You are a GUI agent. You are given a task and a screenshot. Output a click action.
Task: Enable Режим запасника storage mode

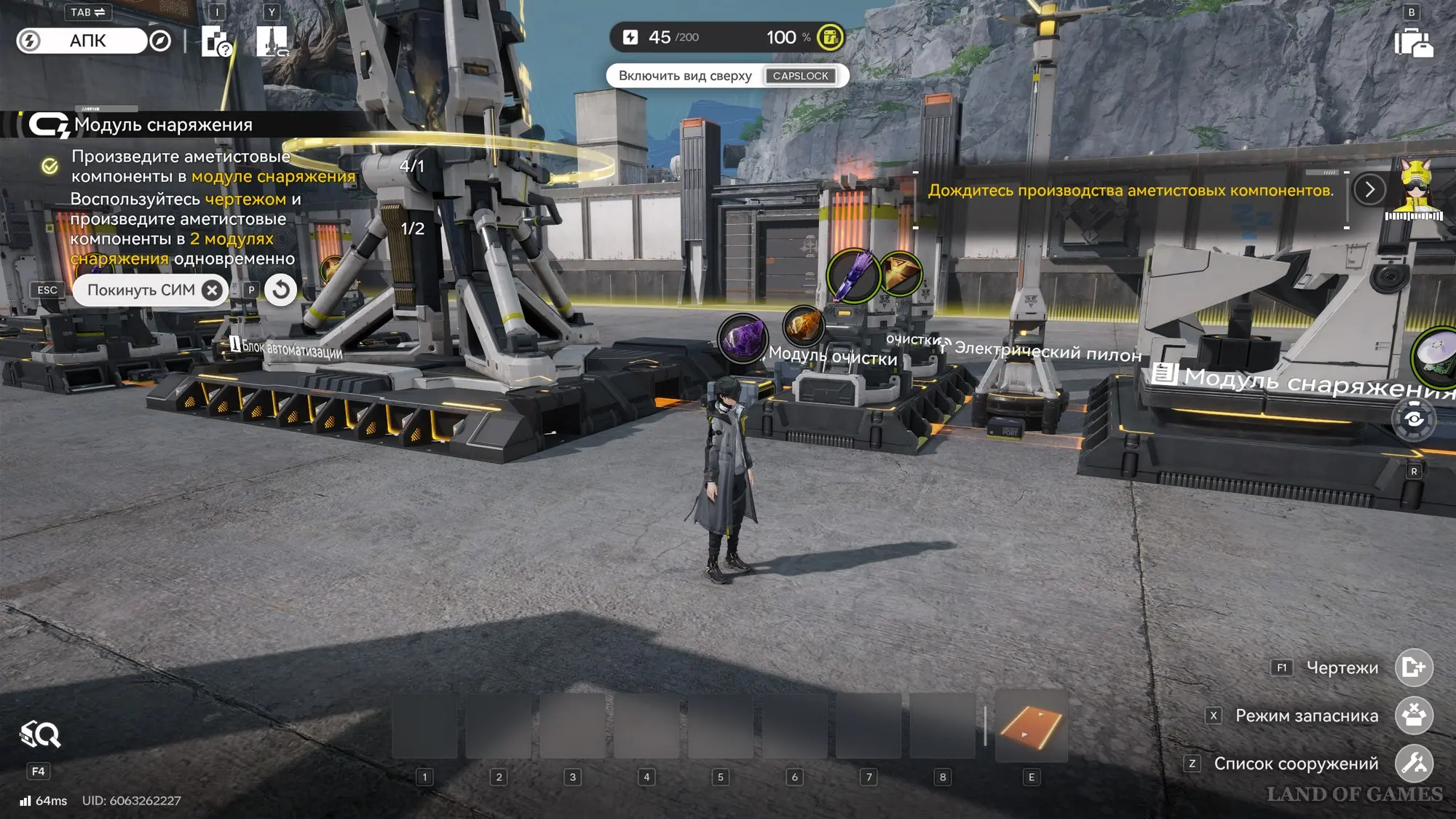coord(1413,715)
